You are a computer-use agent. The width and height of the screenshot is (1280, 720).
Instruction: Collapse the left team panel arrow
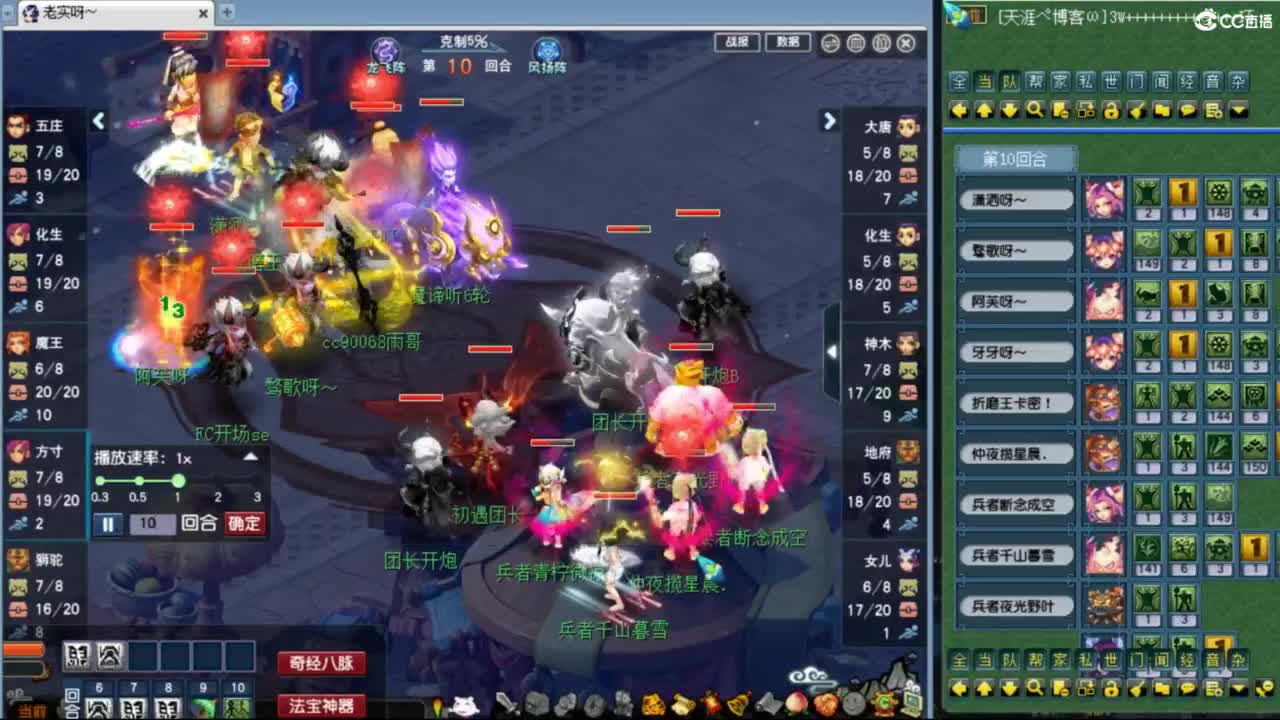(x=99, y=120)
